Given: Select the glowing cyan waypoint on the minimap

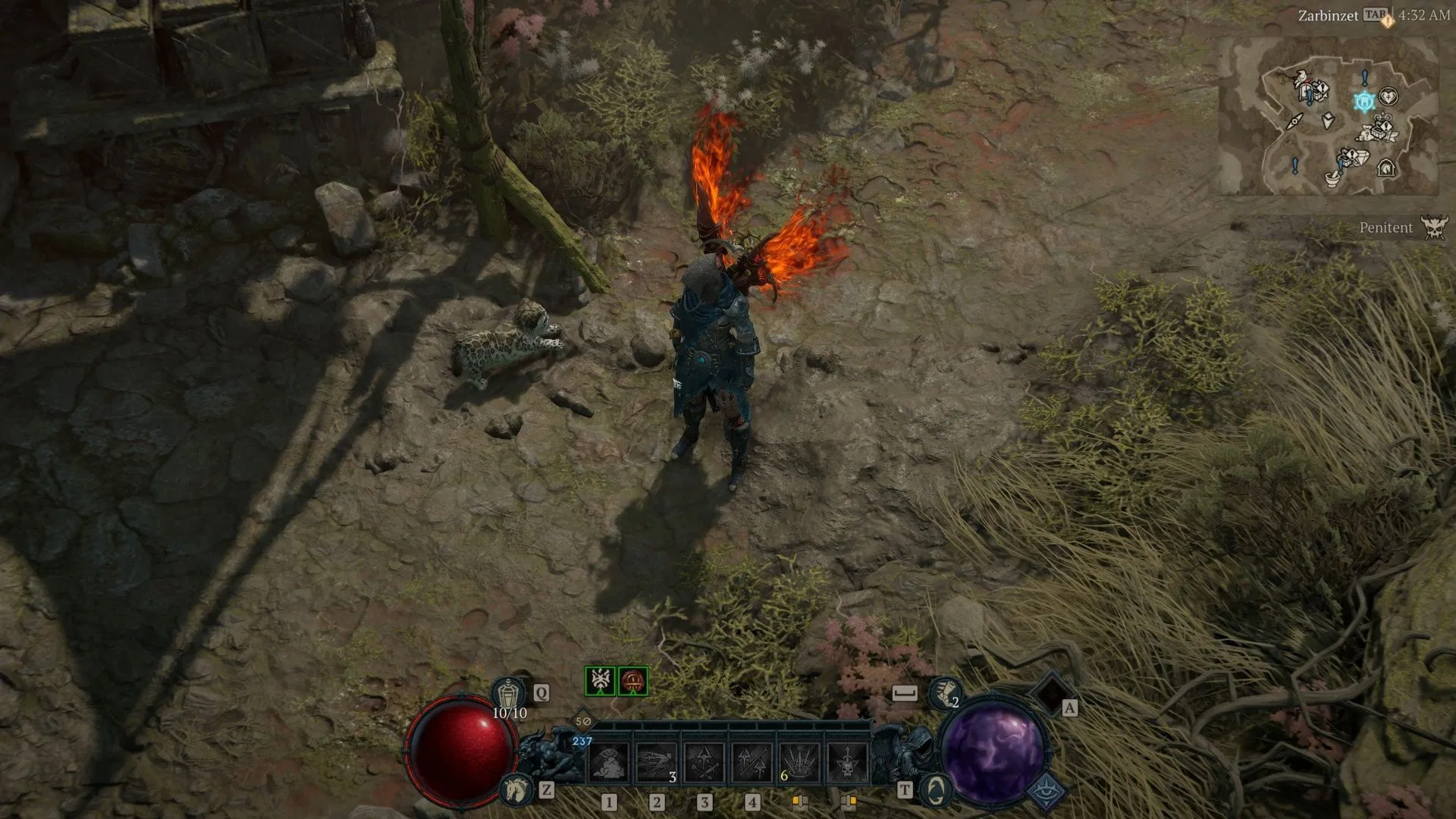Looking at the screenshot, I should [1365, 101].
